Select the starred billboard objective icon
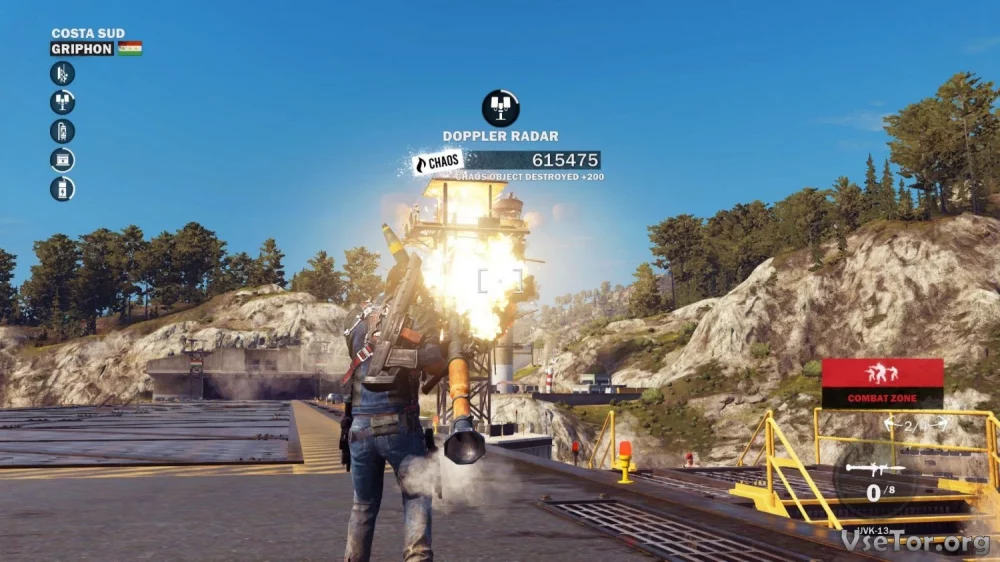1000x562 pixels. coord(62,160)
